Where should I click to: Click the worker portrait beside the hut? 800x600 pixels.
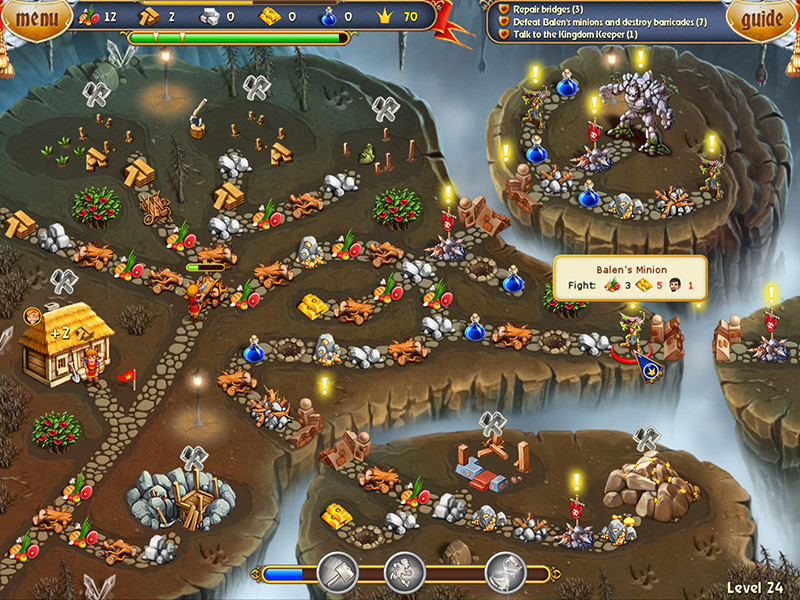34,317
